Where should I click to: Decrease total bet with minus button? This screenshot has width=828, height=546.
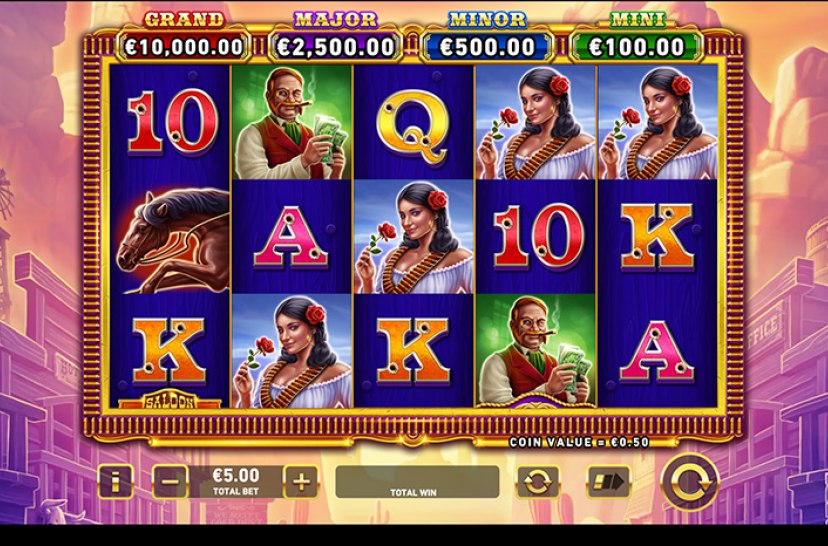pos(170,482)
